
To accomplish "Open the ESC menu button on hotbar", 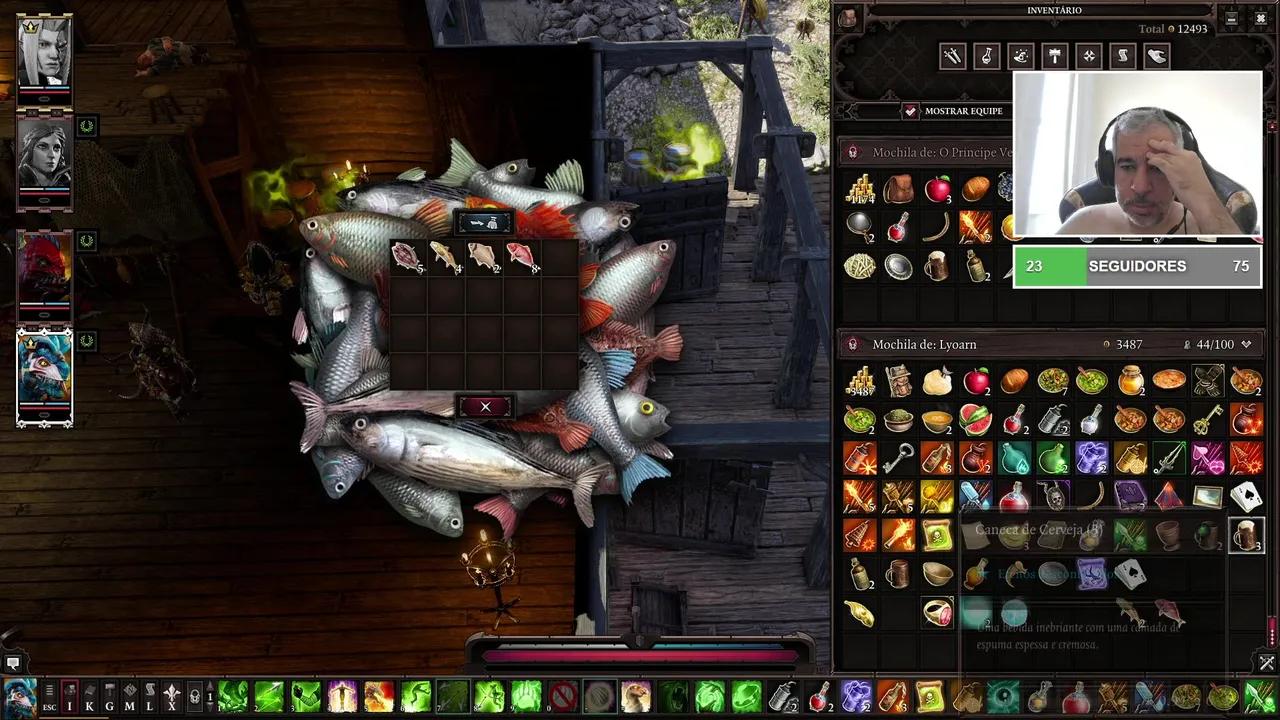I will (x=49, y=697).
